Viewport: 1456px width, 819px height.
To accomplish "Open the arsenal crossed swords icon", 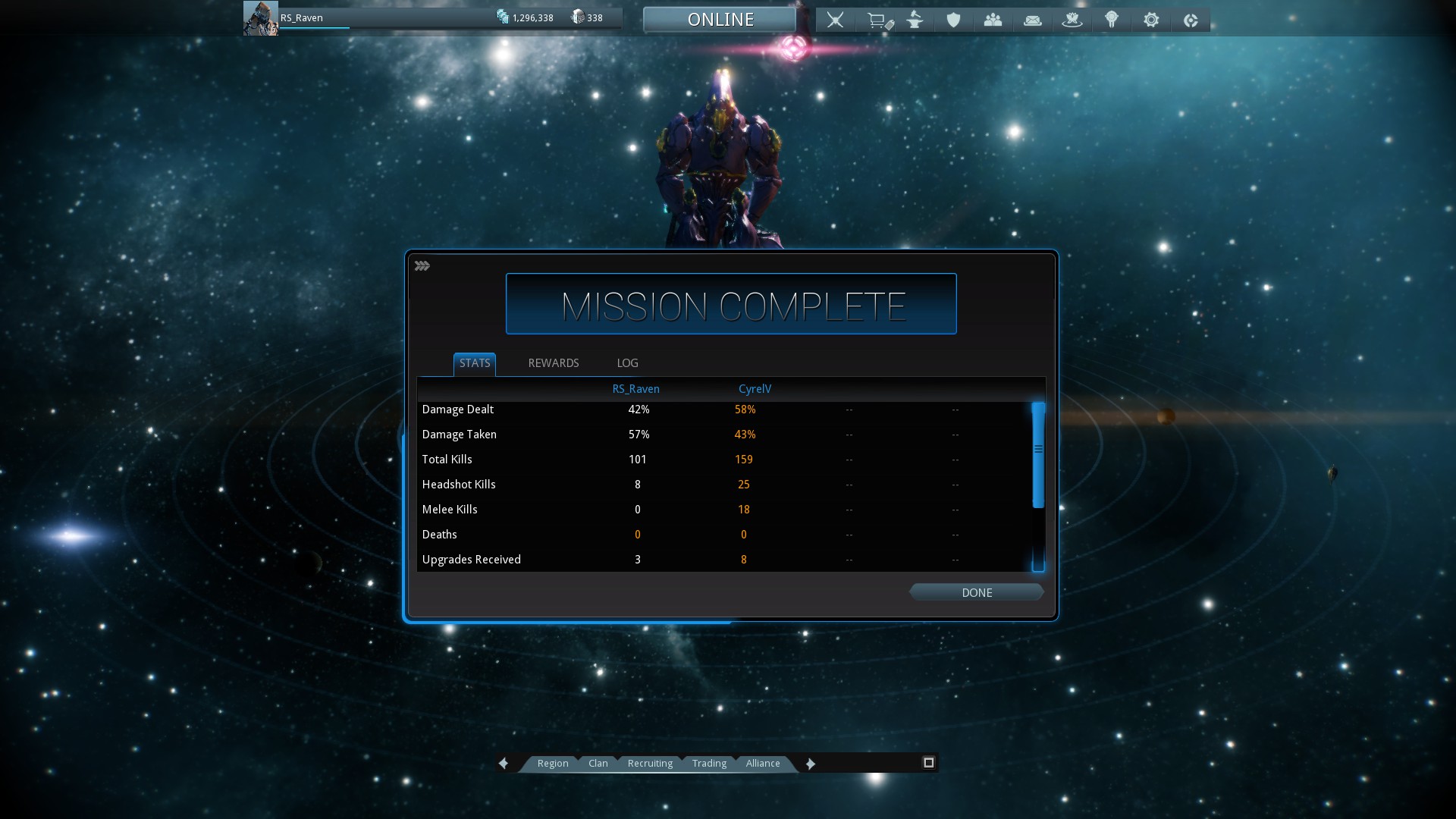I will click(835, 20).
